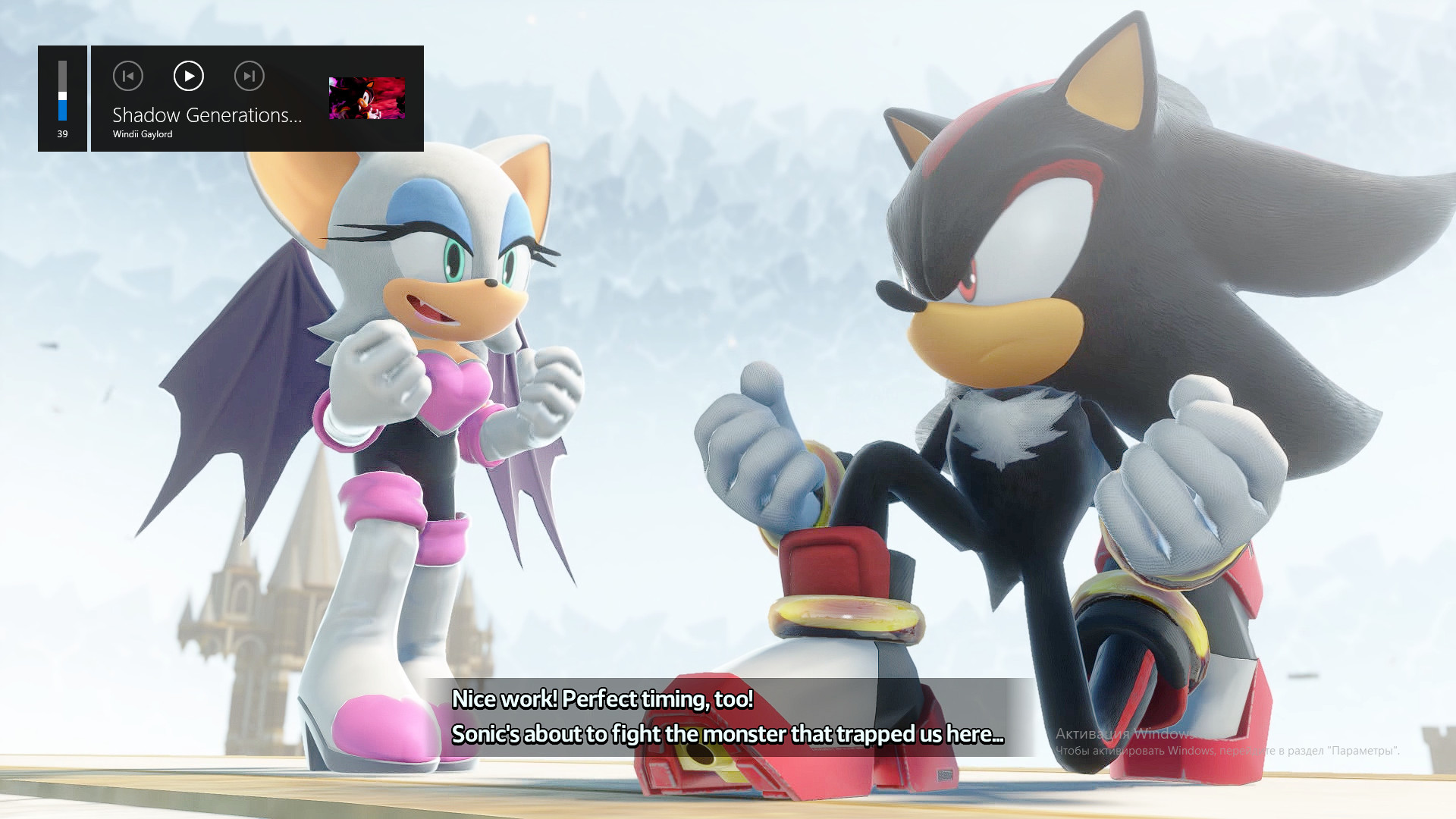Click the circled Play control to resume music
The image size is (1456, 819).
point(188,76)
